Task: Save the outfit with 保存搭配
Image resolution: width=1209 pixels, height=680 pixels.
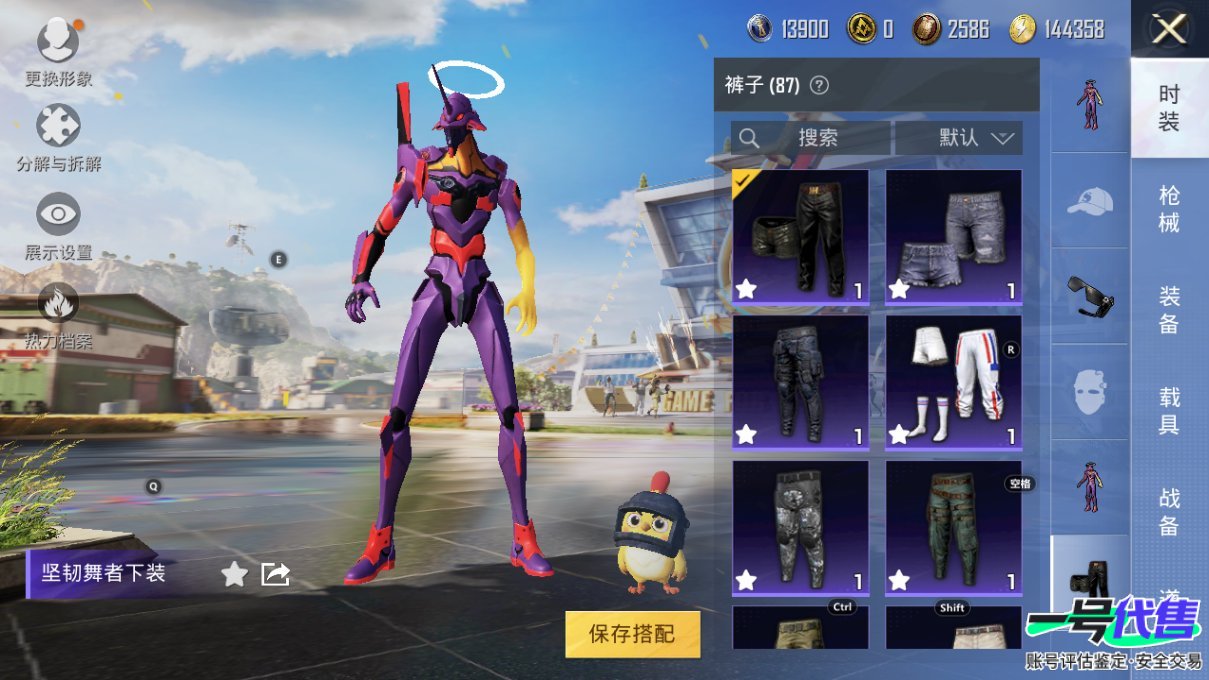Action: pos(632,634)
